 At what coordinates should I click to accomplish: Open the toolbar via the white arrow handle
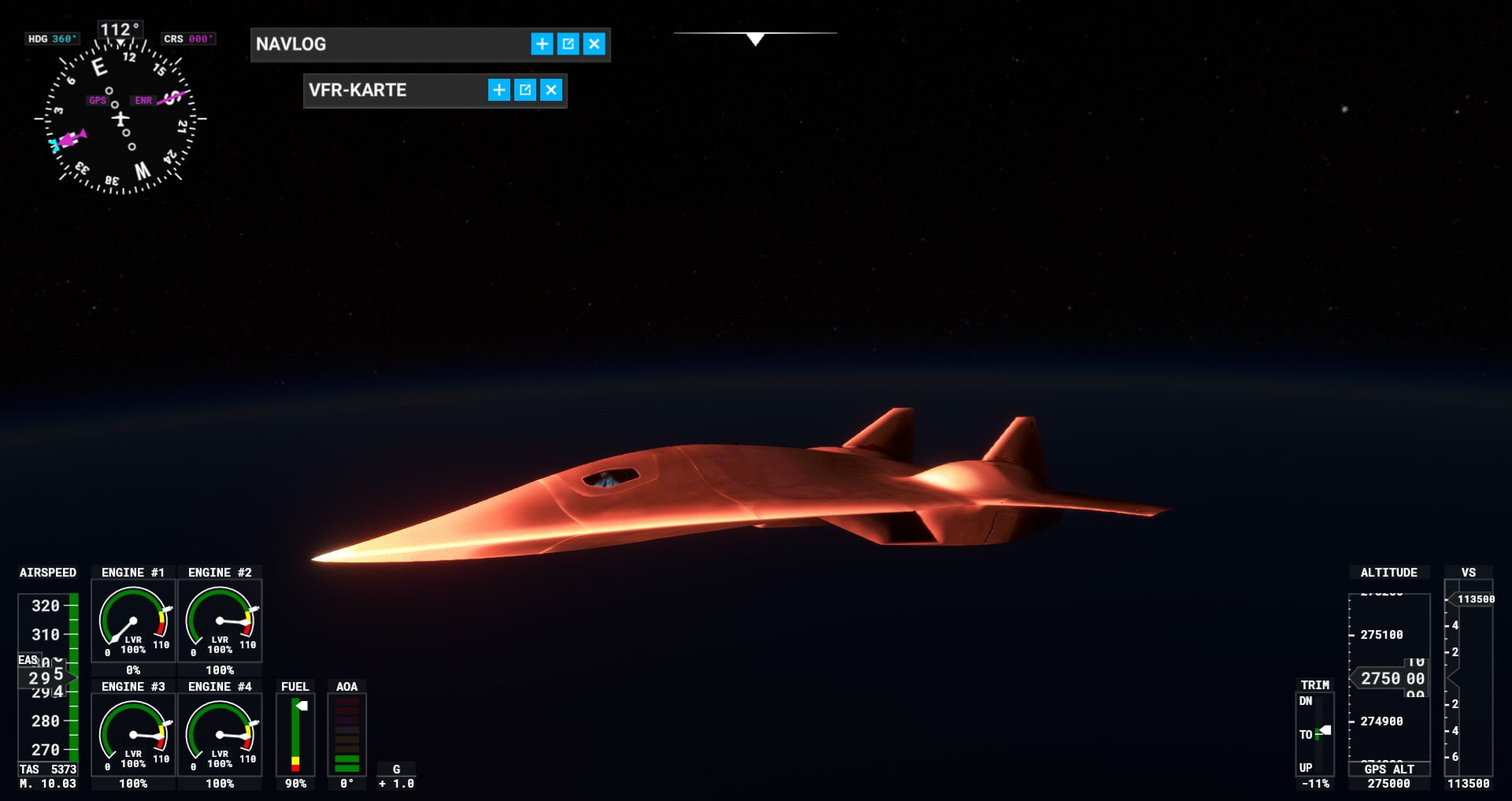click(x=755, y=39)
